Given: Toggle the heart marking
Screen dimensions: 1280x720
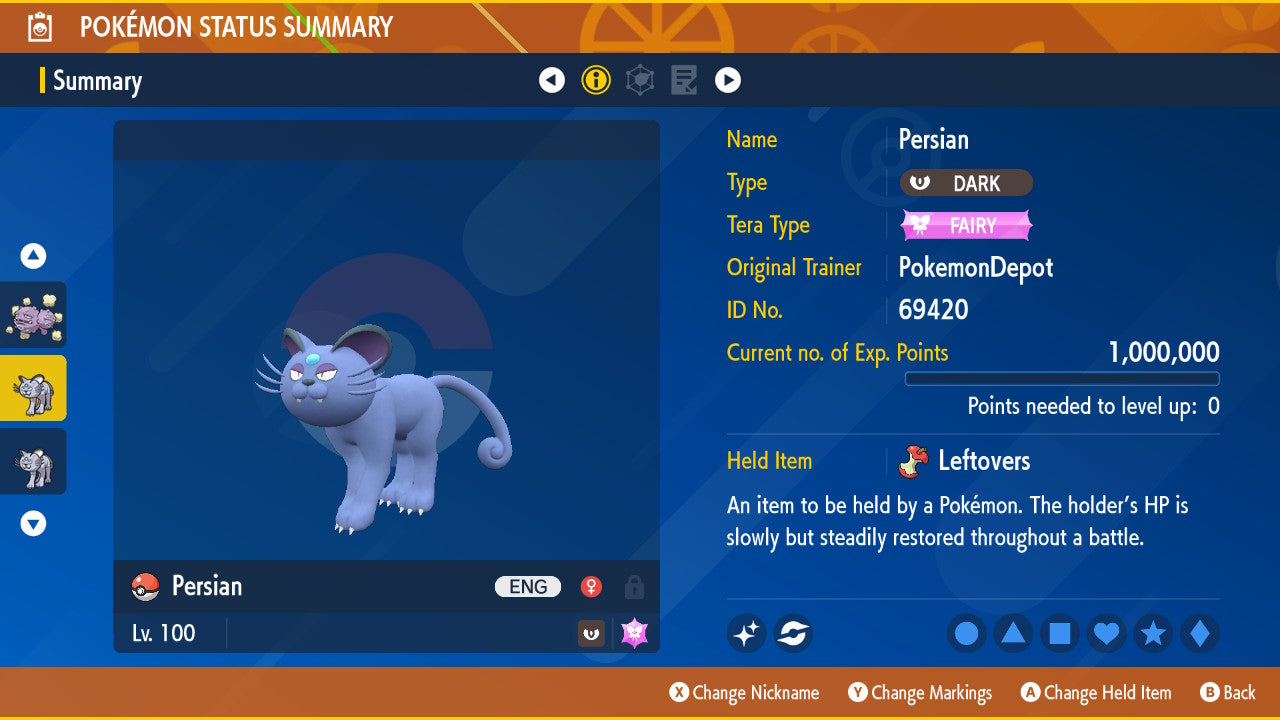Looking at the screenshot, I should pos(1106,633).
